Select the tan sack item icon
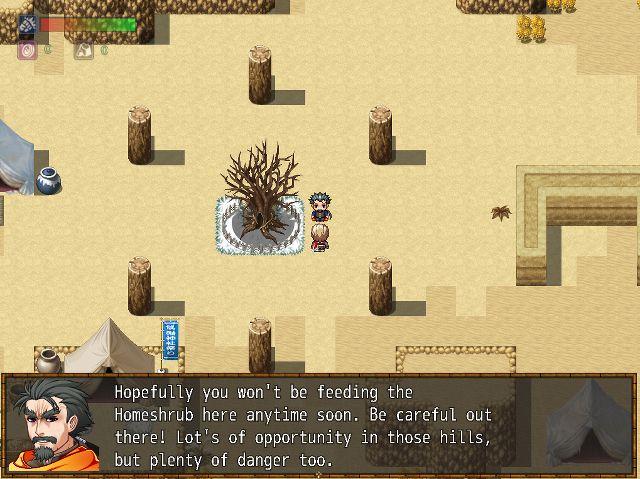 coord(84,48)
